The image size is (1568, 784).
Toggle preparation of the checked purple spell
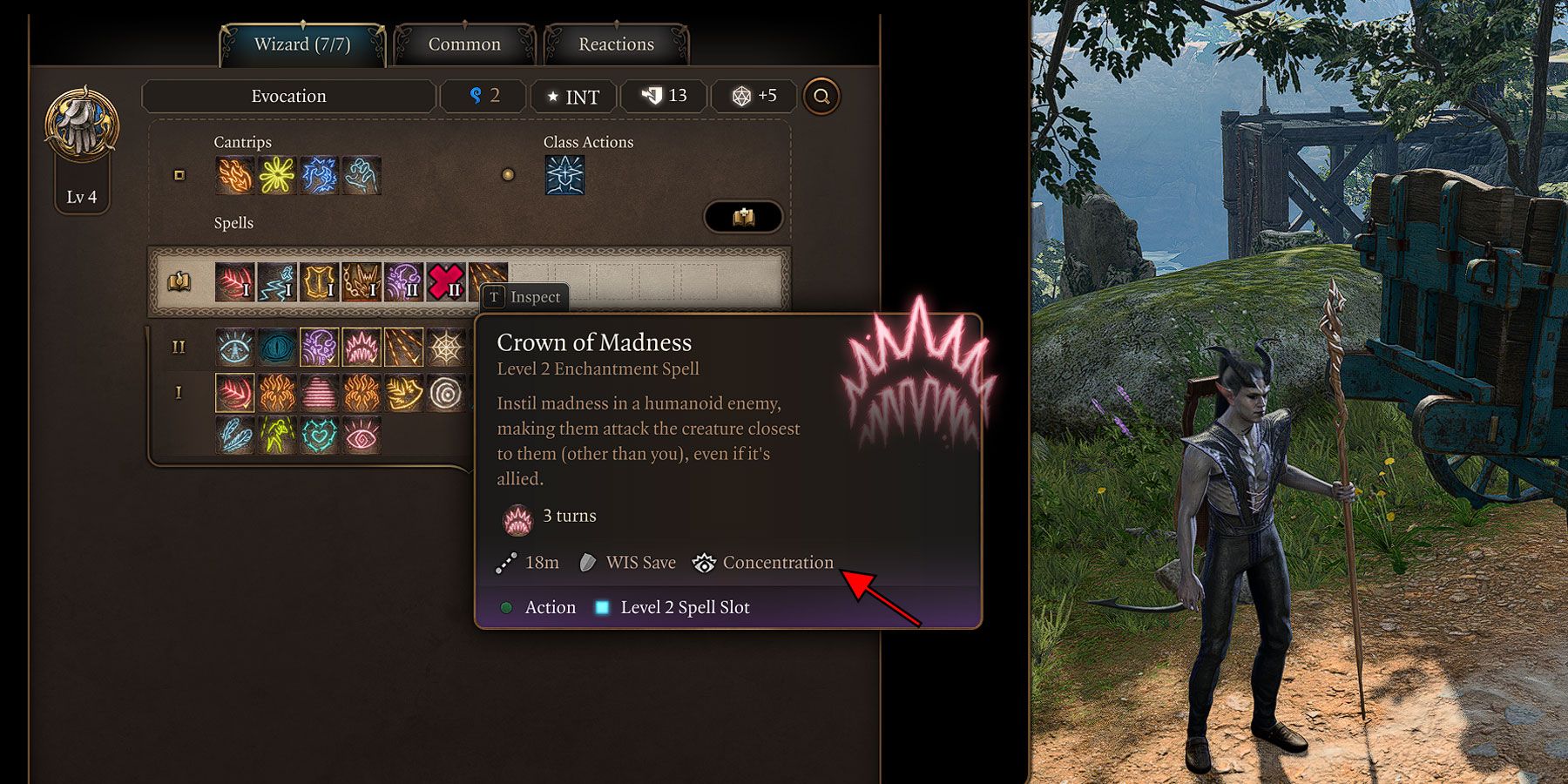(x=320, y=346)
